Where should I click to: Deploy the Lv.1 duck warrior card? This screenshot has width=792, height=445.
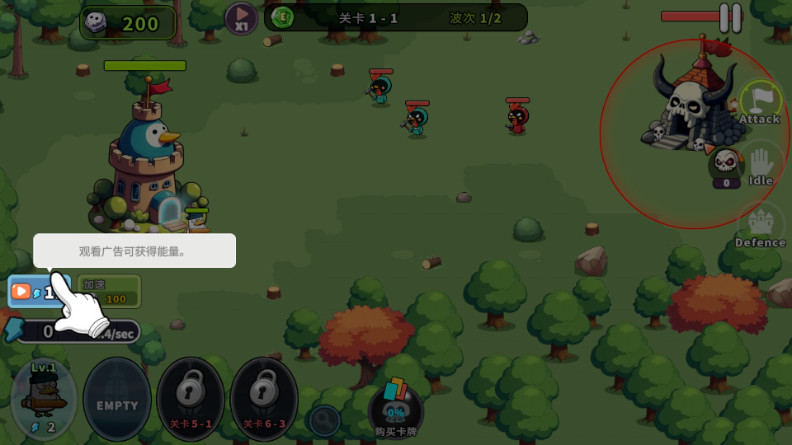click(44, 398)
